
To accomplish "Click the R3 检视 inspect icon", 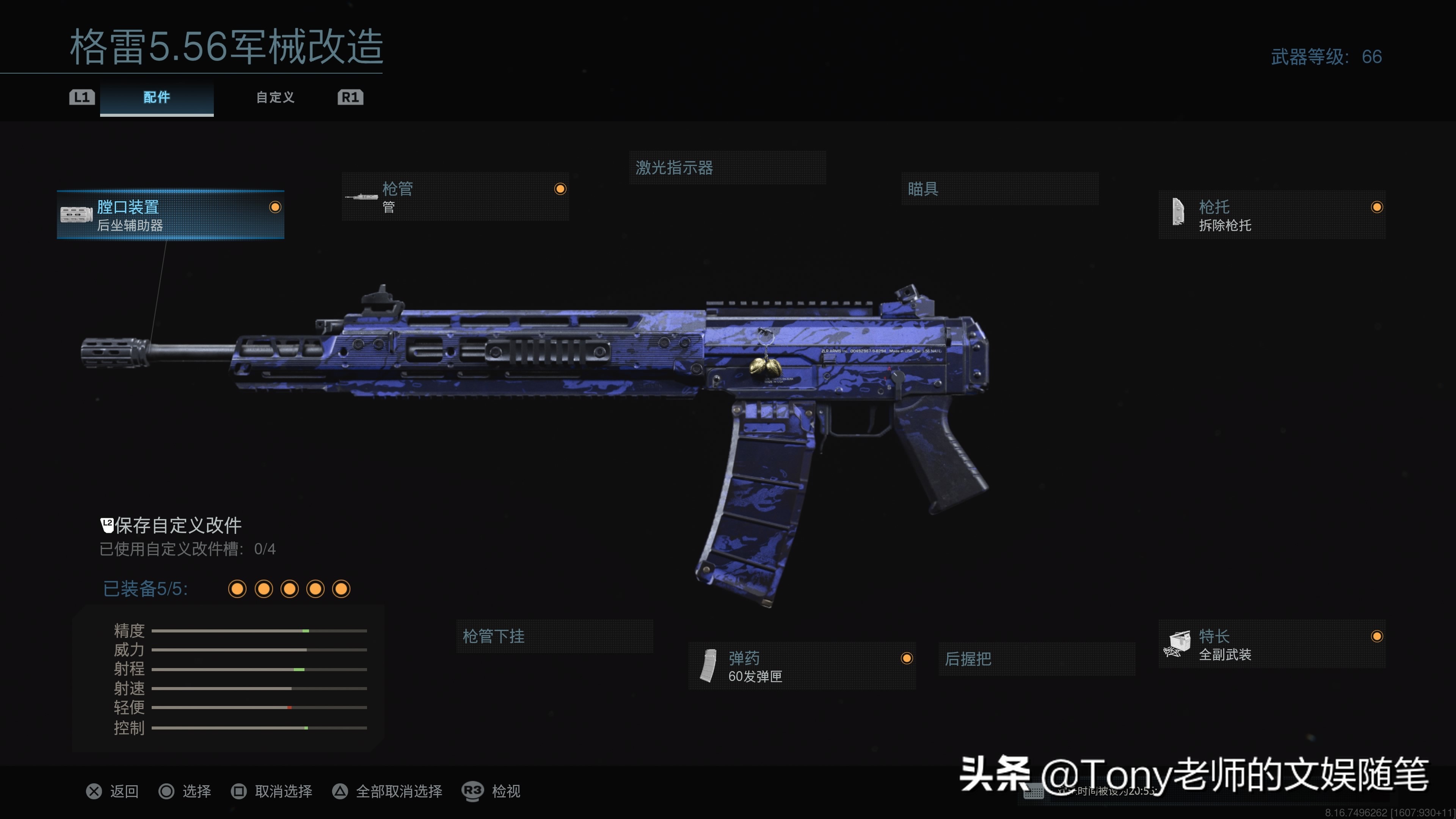I will [472, 791].
